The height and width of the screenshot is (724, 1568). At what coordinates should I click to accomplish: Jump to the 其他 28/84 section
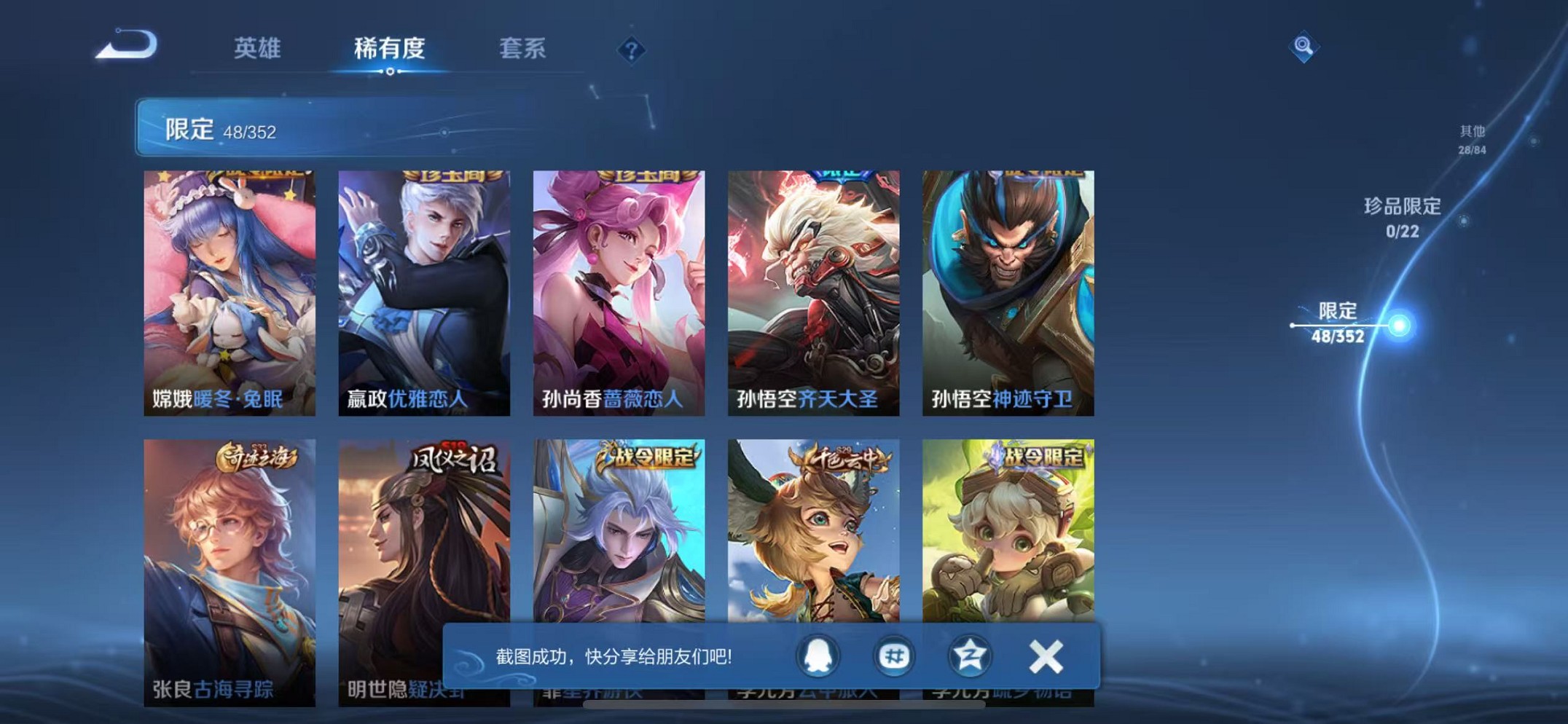click(x=1473, y=140)
